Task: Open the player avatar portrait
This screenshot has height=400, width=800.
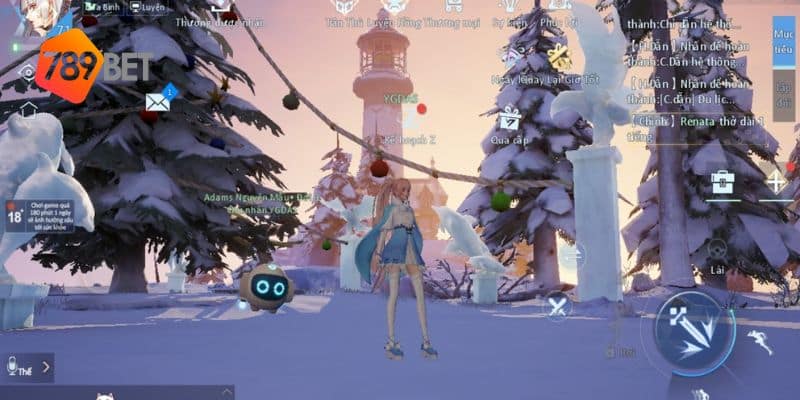Action: click(x=42, y=18)
